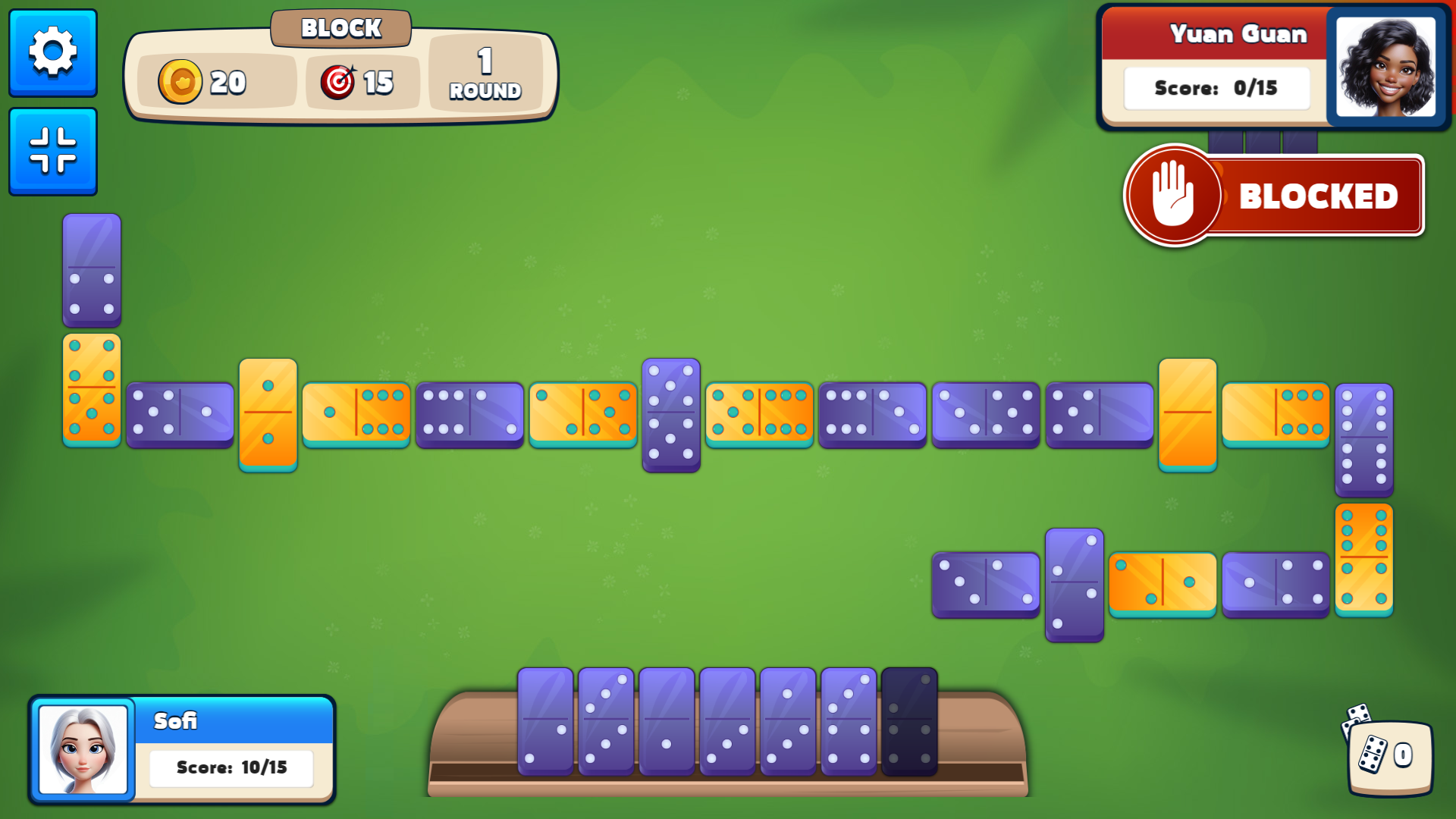1456x819 pixels.
Task: Play the one-three domino from hand
Action: 788,720
